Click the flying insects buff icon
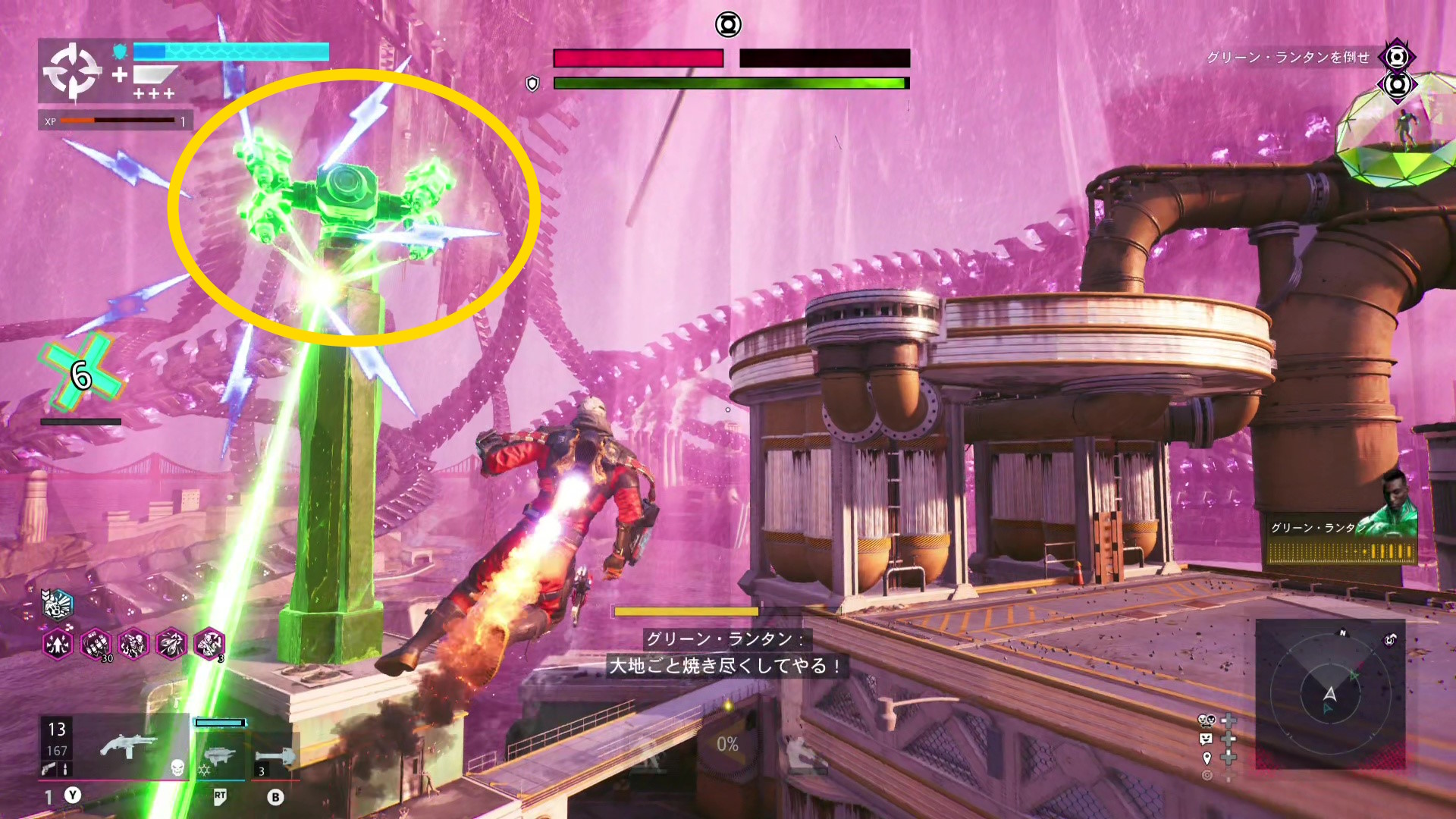The width and height of the screenshot is (1456, 819). (x=171, y=645)
